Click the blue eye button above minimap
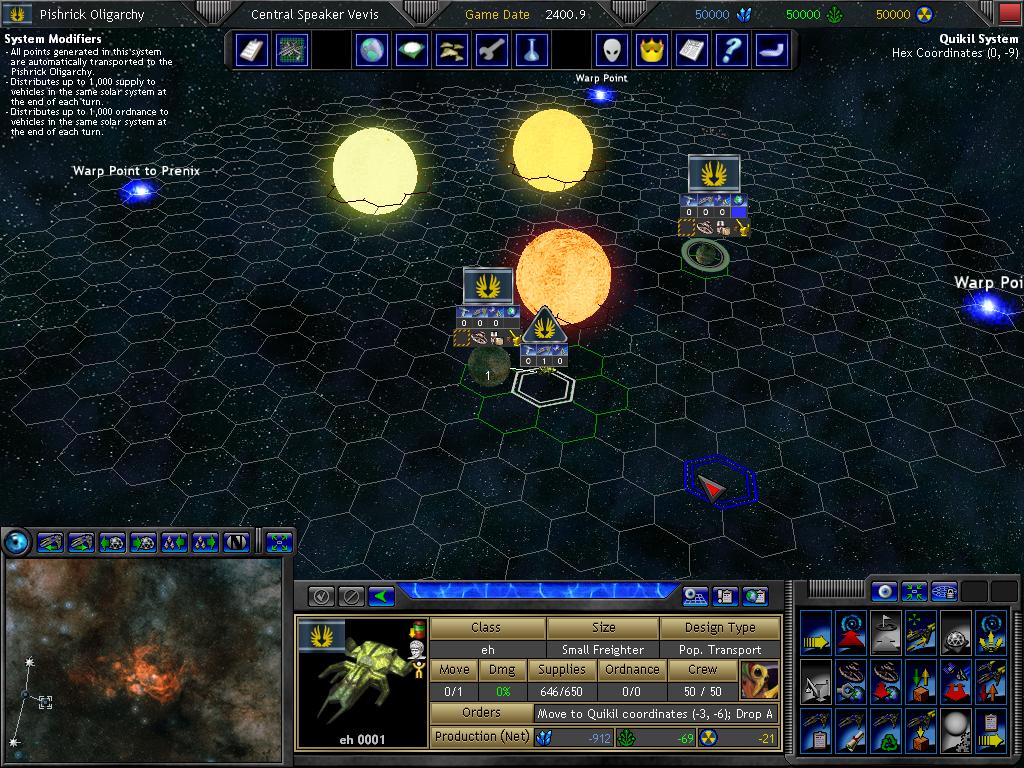Screen dimensions: 1024x768 (16, 542)
